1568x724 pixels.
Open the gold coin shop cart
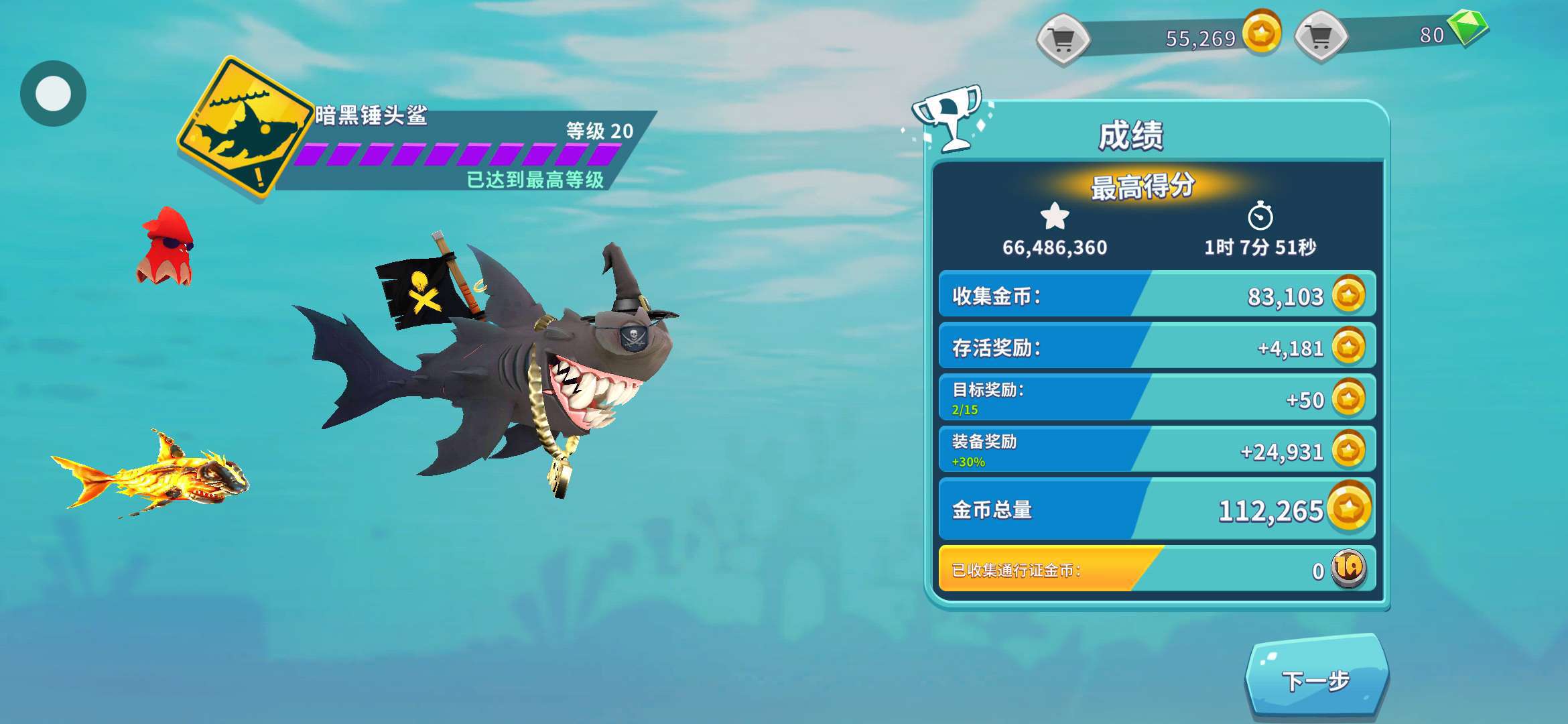pyautogui.click(x=1063, y=39)
